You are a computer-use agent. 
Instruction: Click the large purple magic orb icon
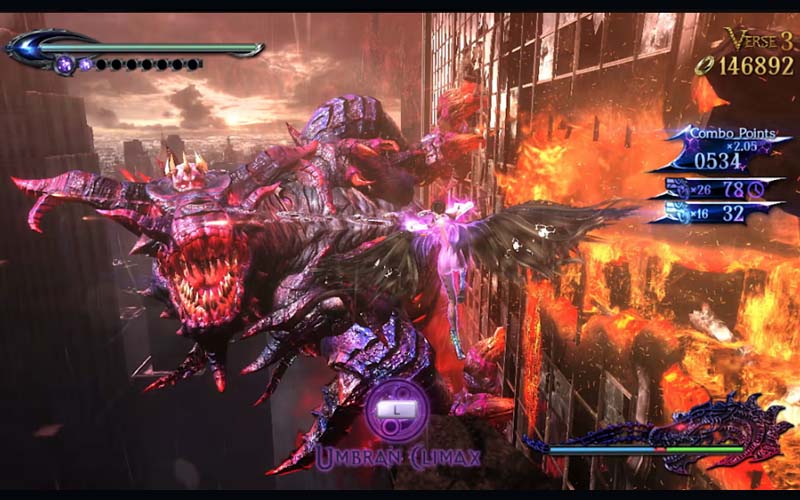(65, 65)
